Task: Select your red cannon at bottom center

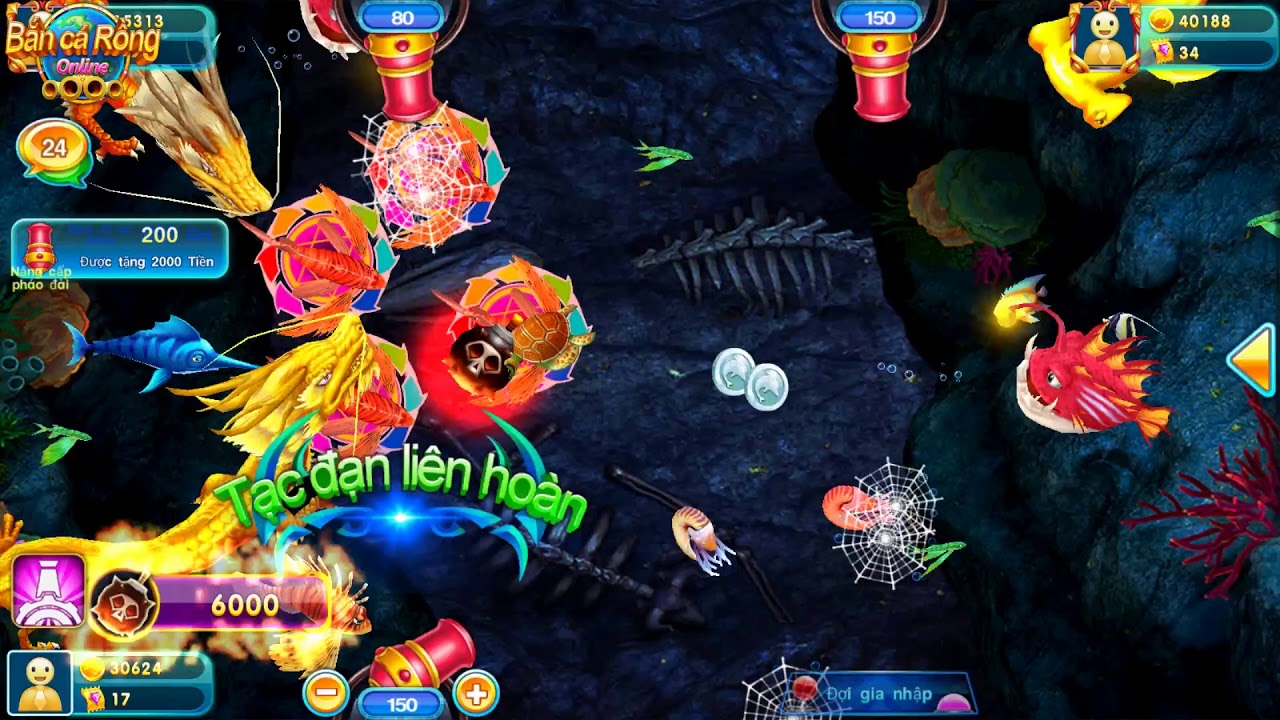Action: pyautogui.click(x=422, y=655)
